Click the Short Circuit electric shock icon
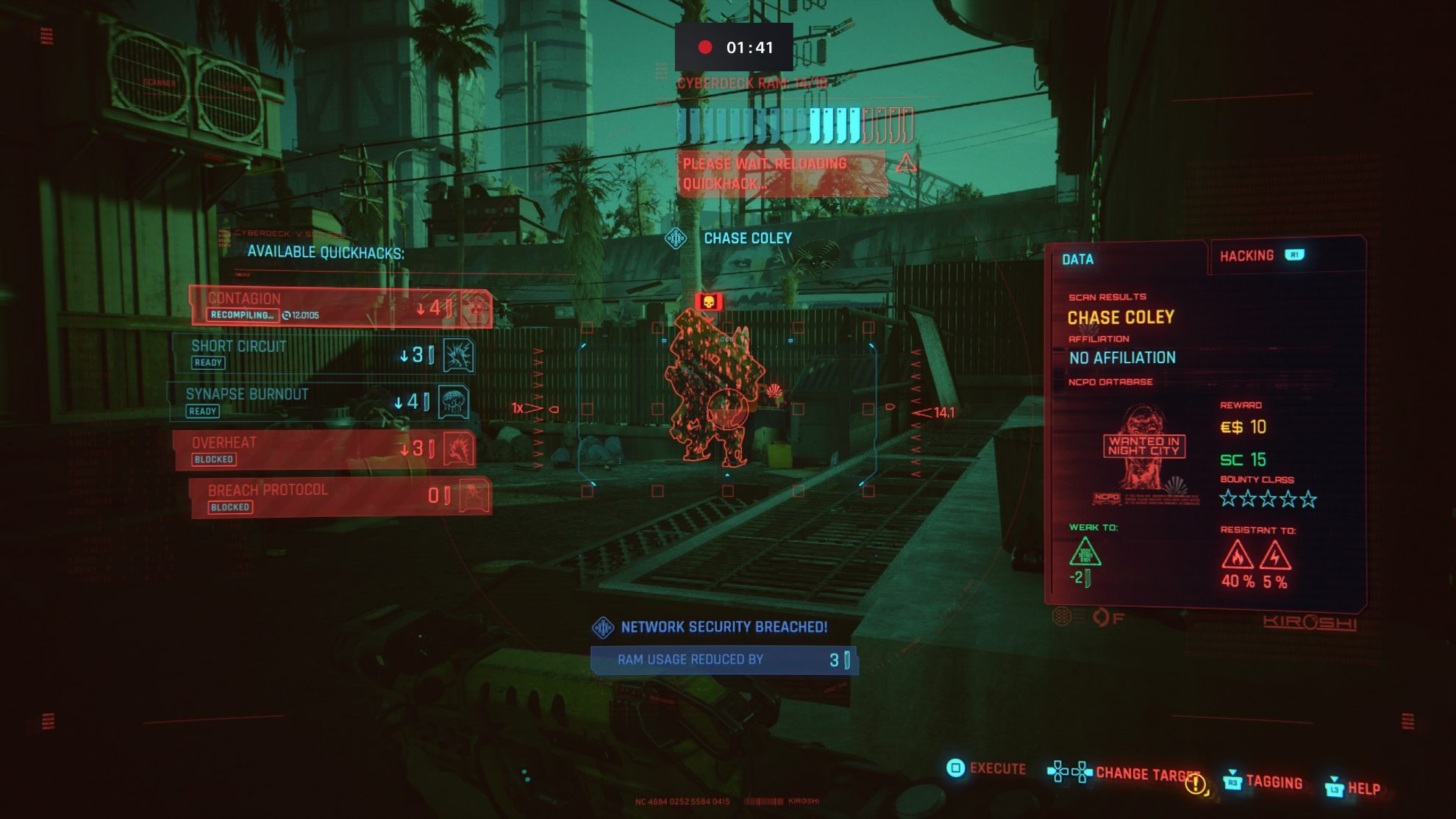 click(460, 354)
